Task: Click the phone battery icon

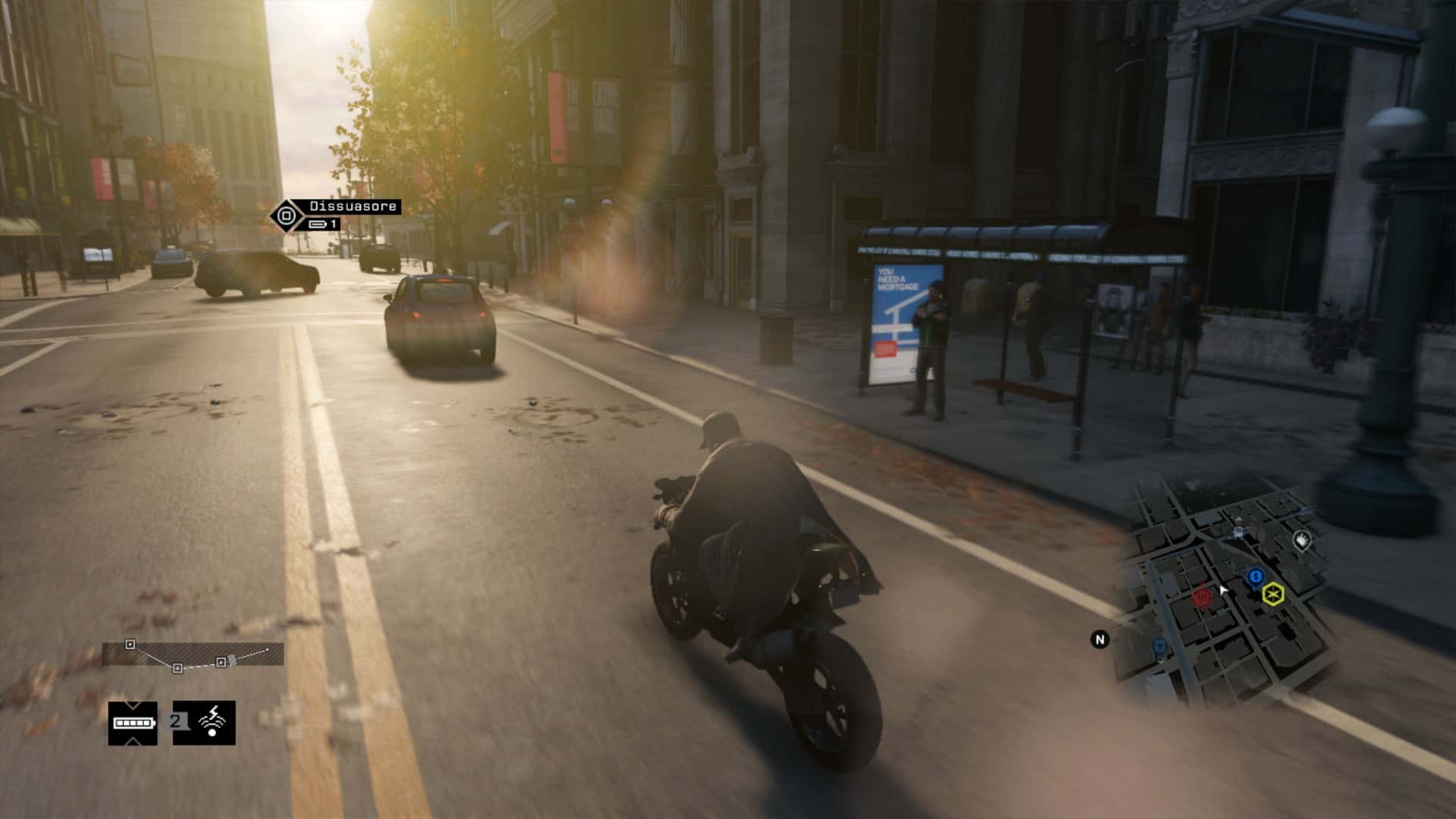Action: point(133,723)
